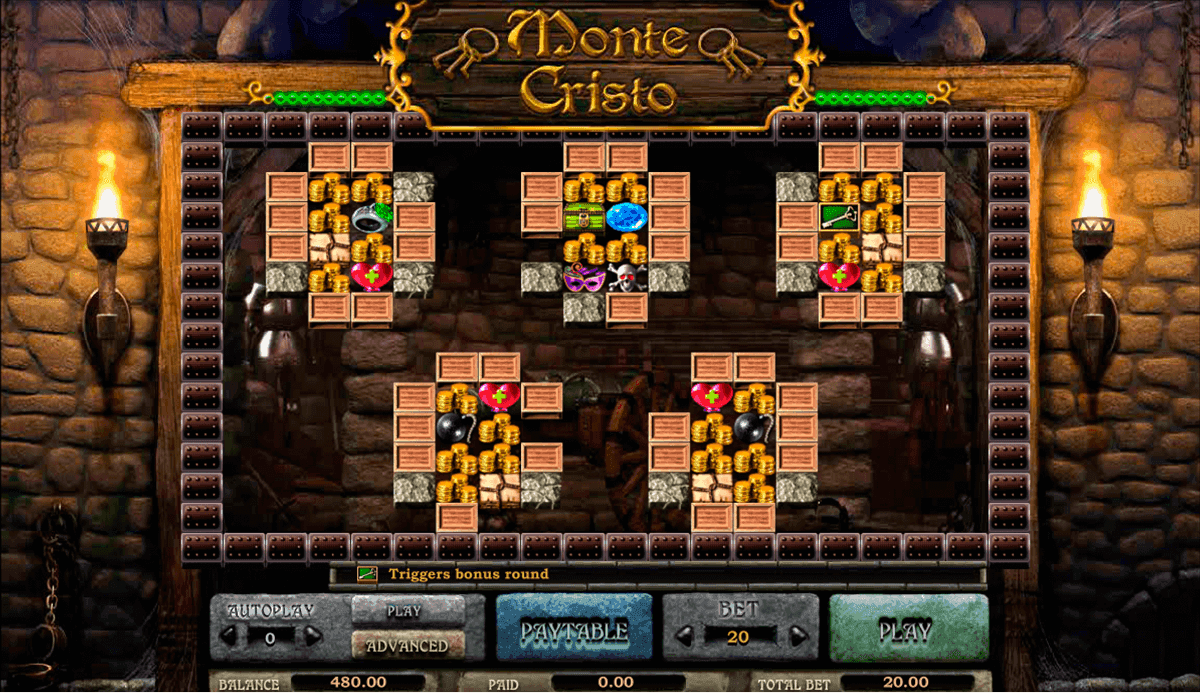Decrease the autoplay count with the left arrow
The width and height of the screenshot is (1200, 693).
[x=228, y=636]
